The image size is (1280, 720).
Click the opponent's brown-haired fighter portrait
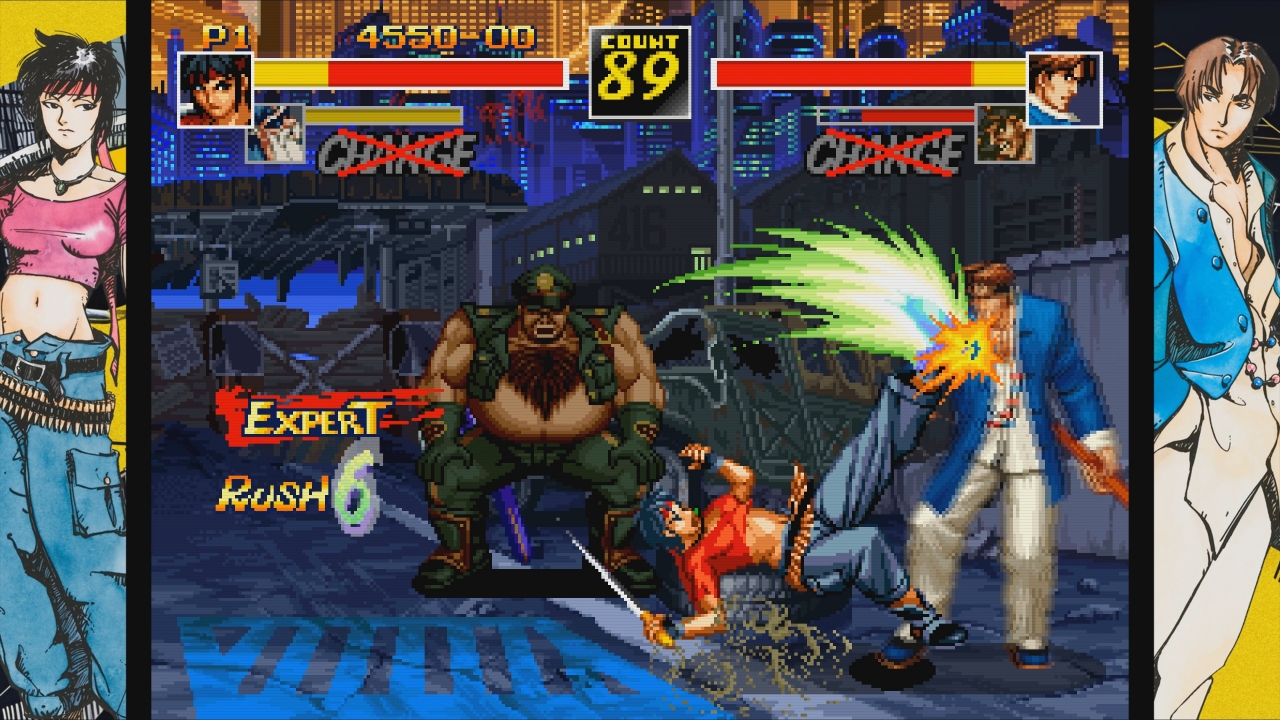coord(1064,89)
